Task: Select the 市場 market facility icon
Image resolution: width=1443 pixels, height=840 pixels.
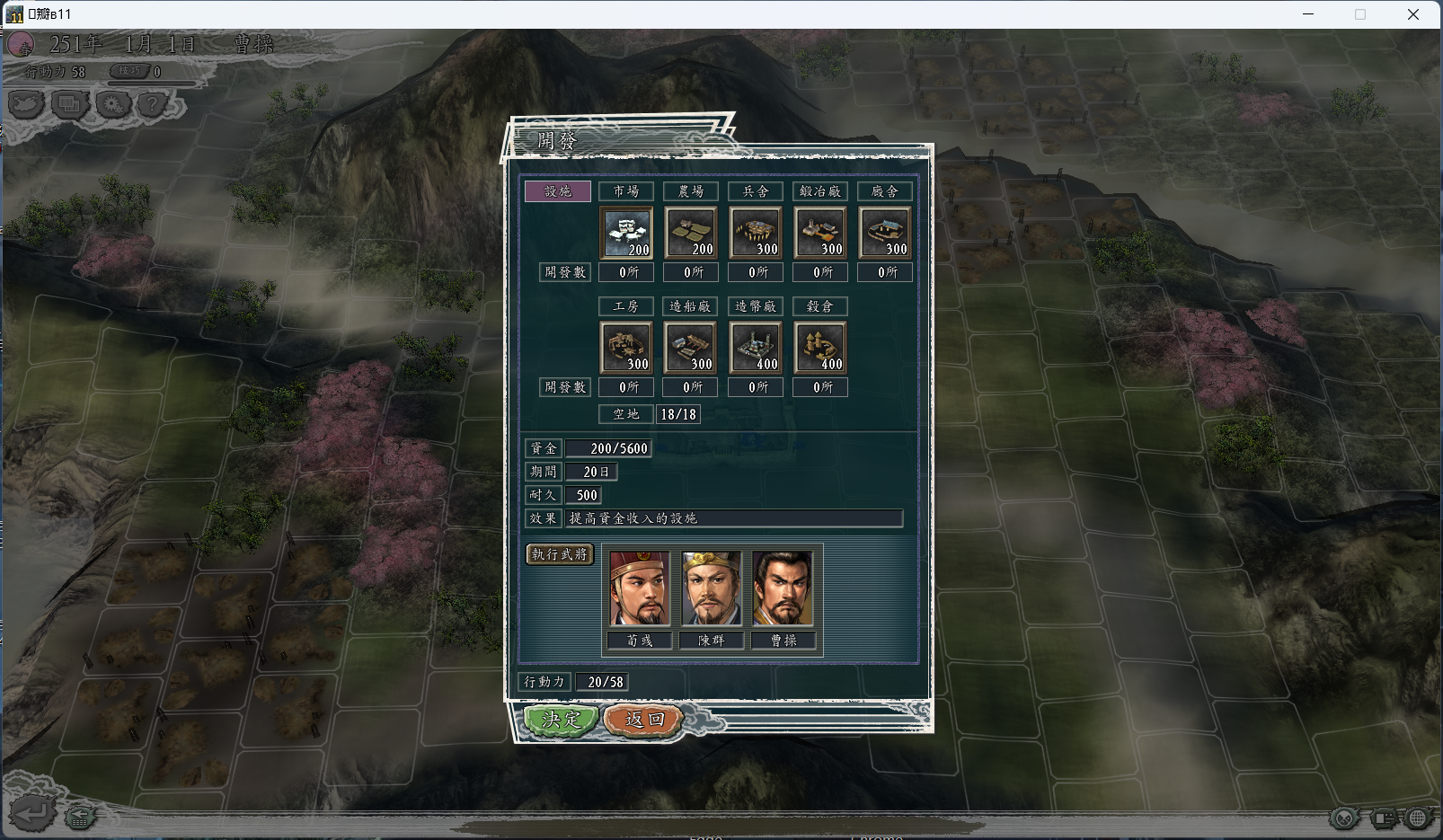Action: tap(626, 233)
